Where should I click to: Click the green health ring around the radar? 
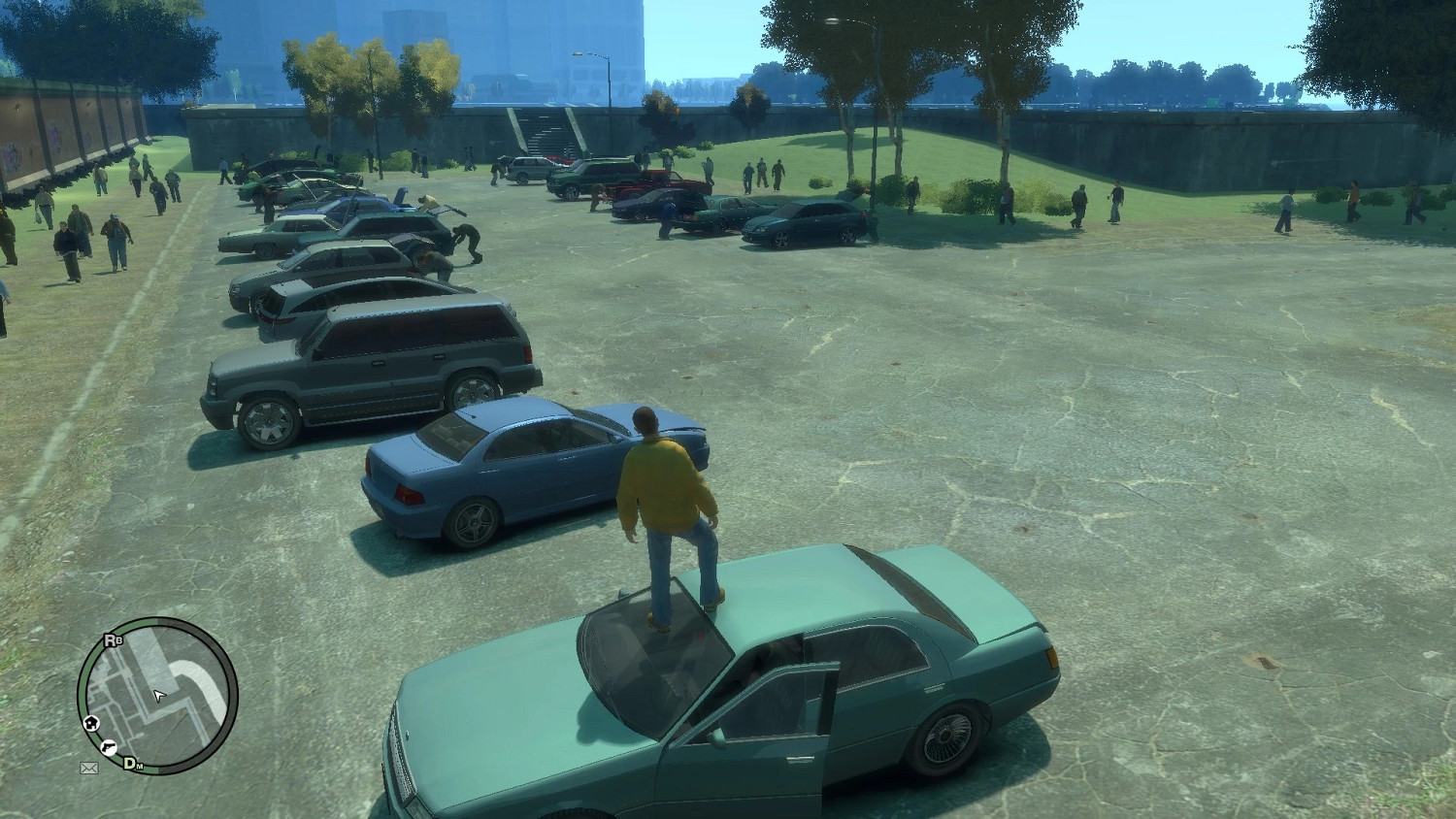83,694
